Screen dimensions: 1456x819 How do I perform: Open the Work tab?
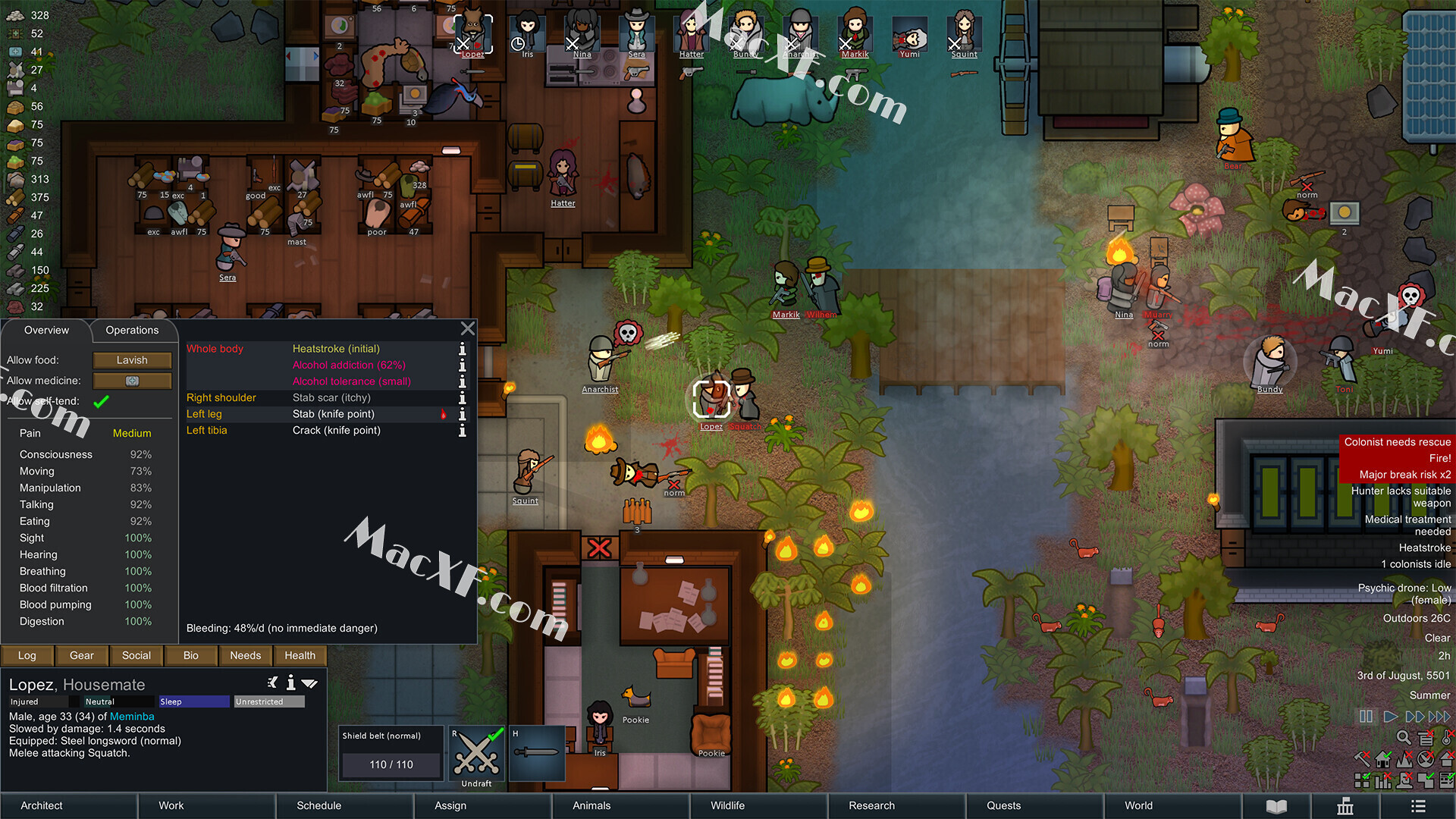pos(171,805)
